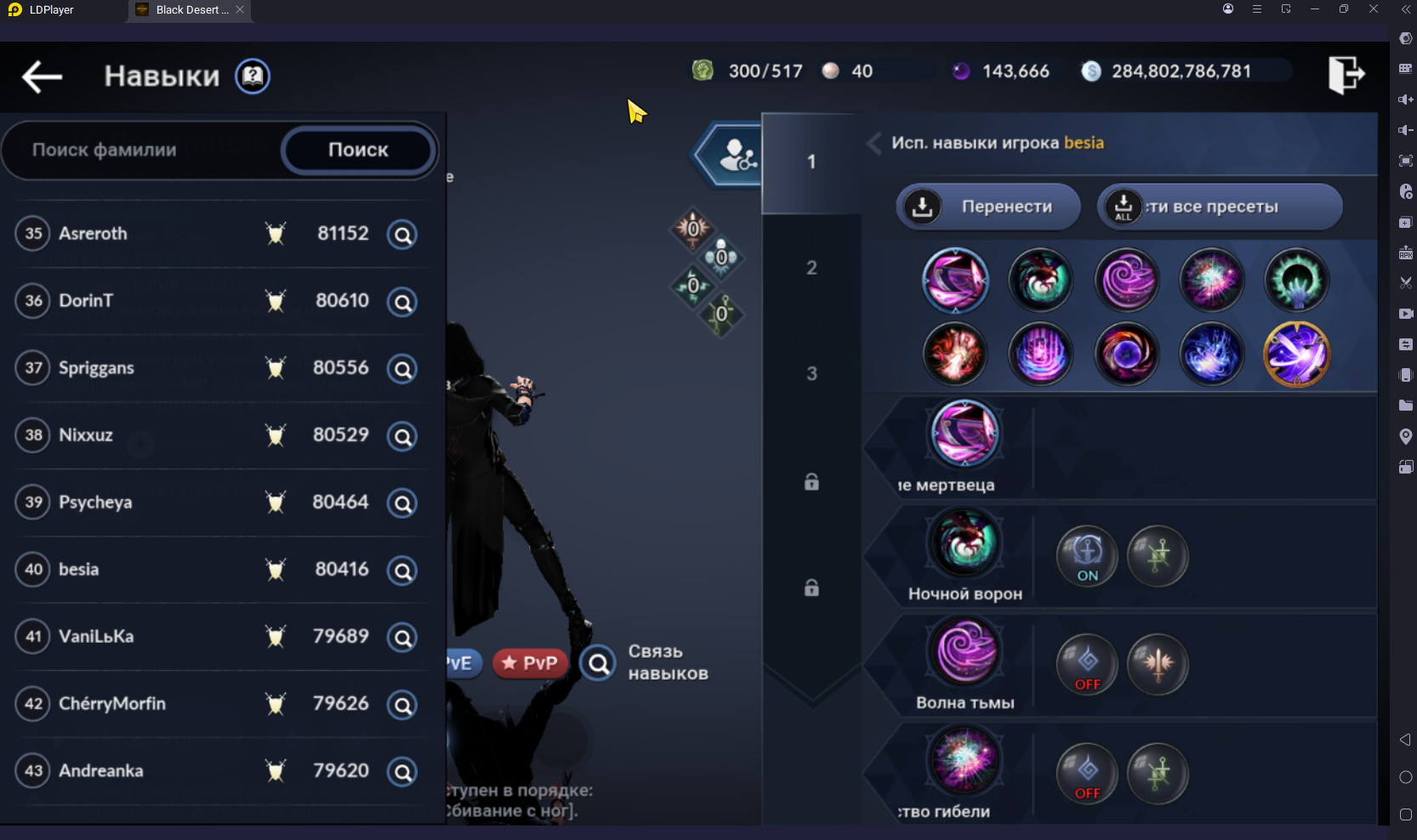Toggle the OFF option for Волна тьмы
Screen dimensions: 1417x840
point(1087,666)
